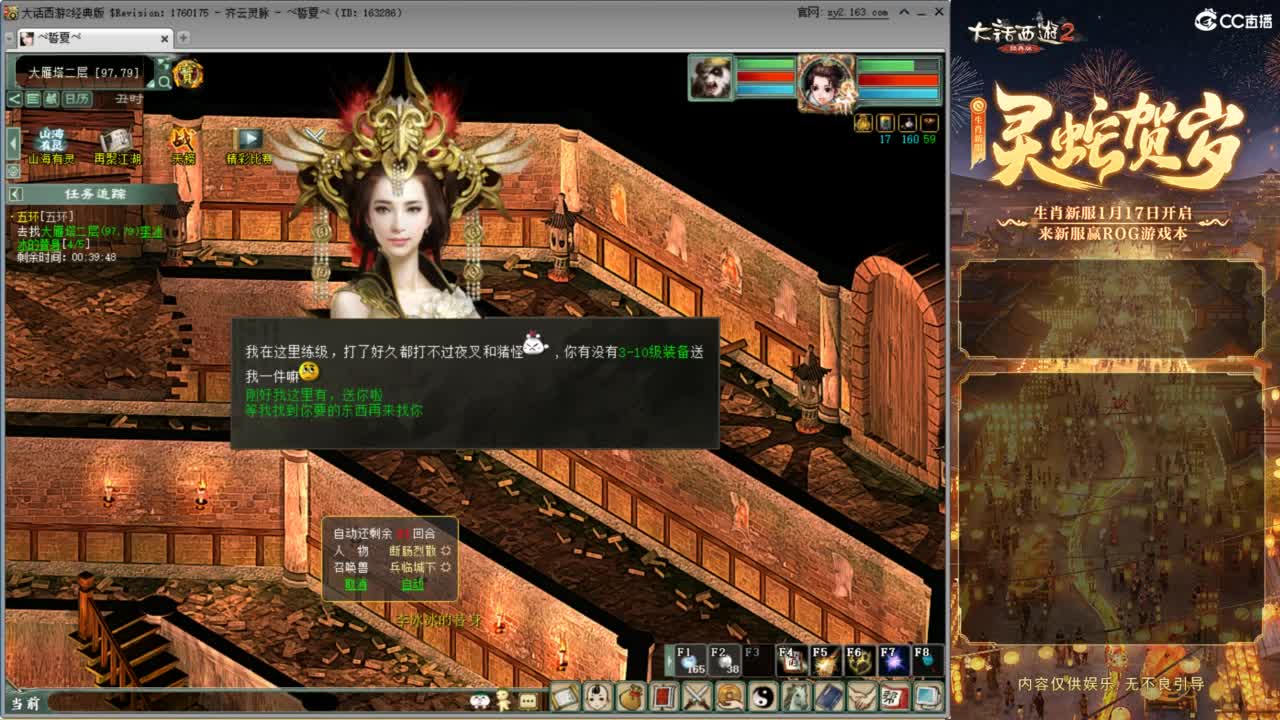Click the magnifier icon beside the minimap
The height and width of the screenshot is (720, 1280).
click(164, 81)
